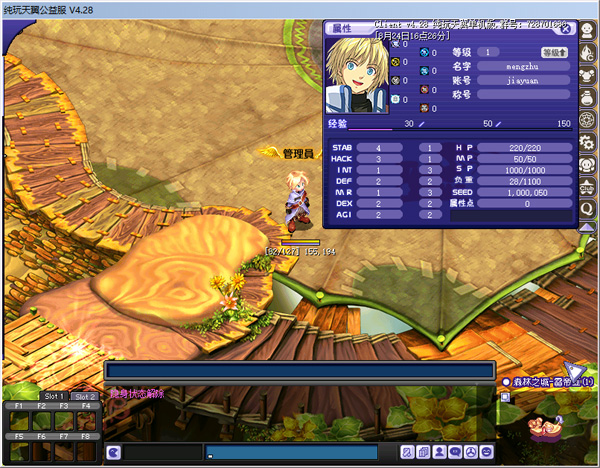
Task: Switch to the Slot 2 hotbar tab
Action: tap(85, 397)
